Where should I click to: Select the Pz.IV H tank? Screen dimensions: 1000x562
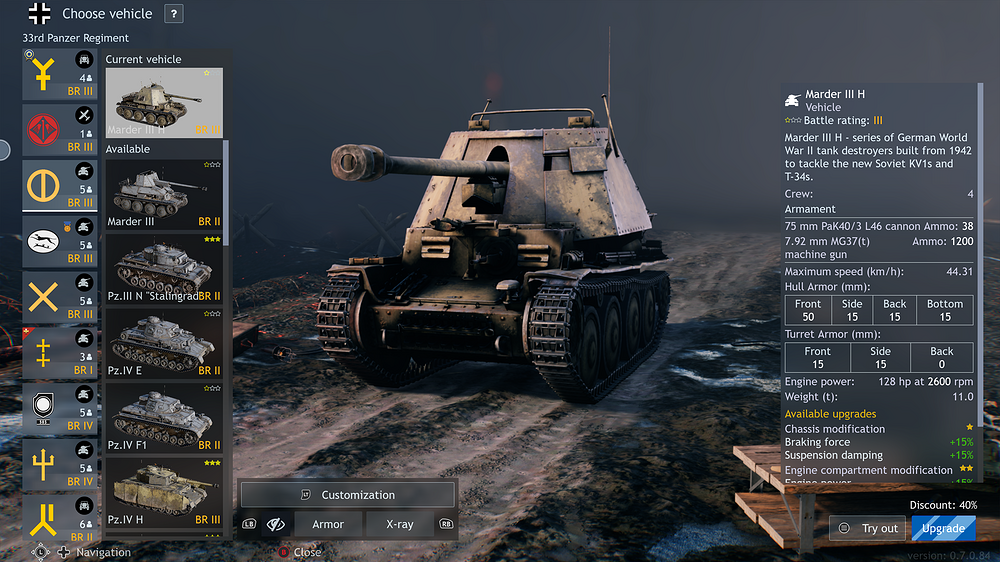point(164,490)
